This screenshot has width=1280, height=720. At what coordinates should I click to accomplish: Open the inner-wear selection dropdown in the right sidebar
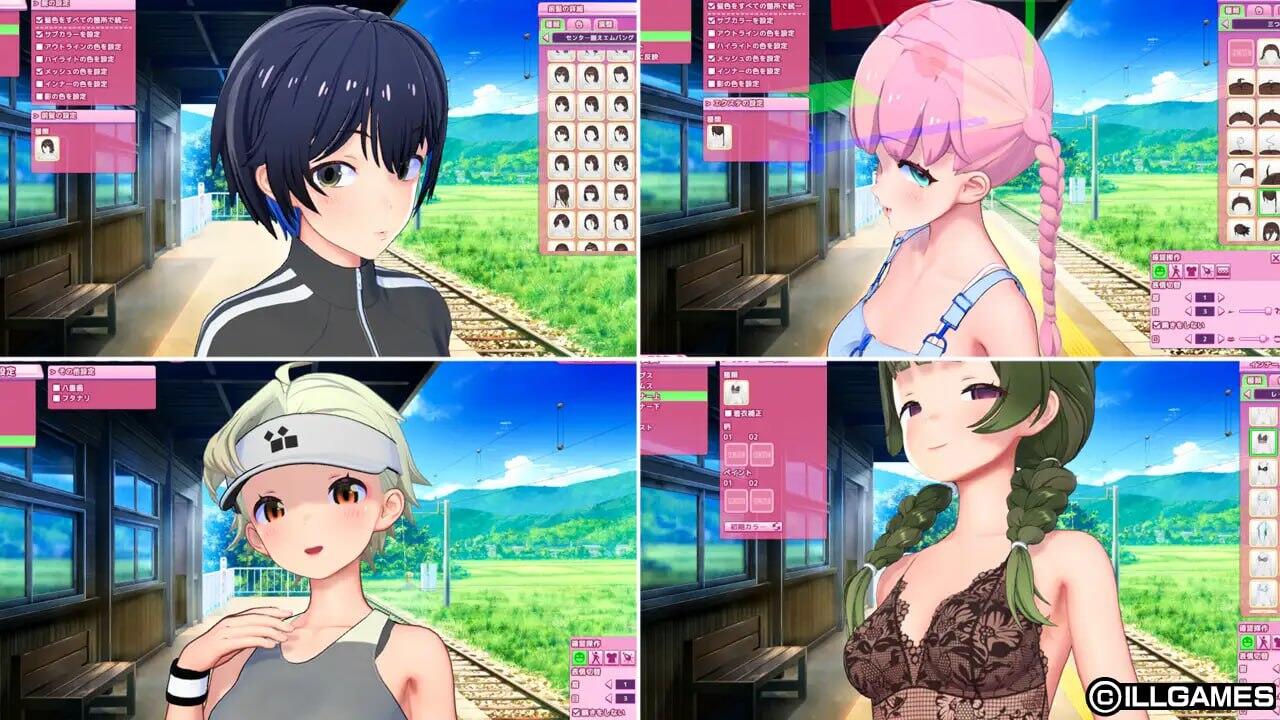(1266, 394)
